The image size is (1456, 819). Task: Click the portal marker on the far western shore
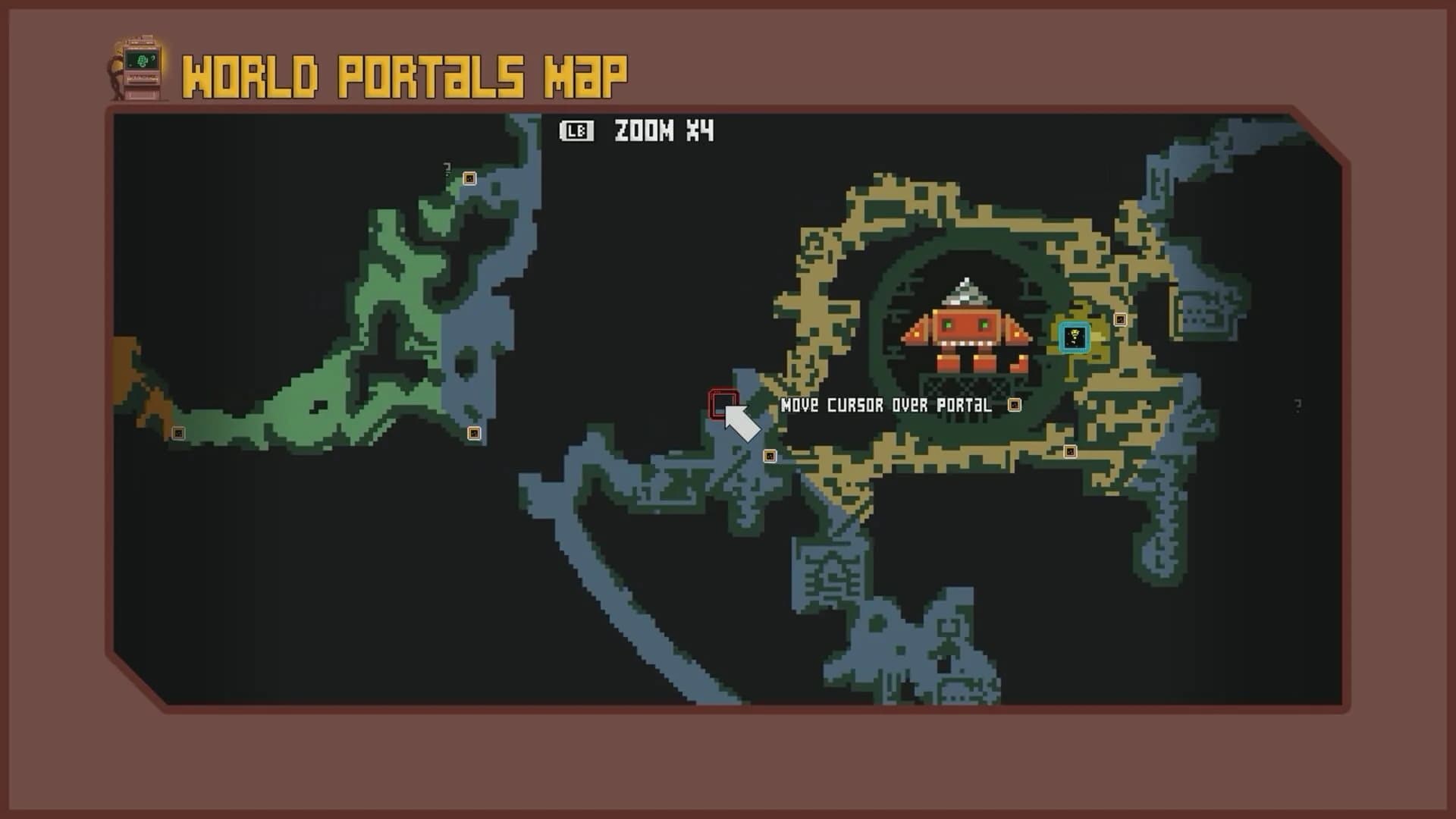178,434
